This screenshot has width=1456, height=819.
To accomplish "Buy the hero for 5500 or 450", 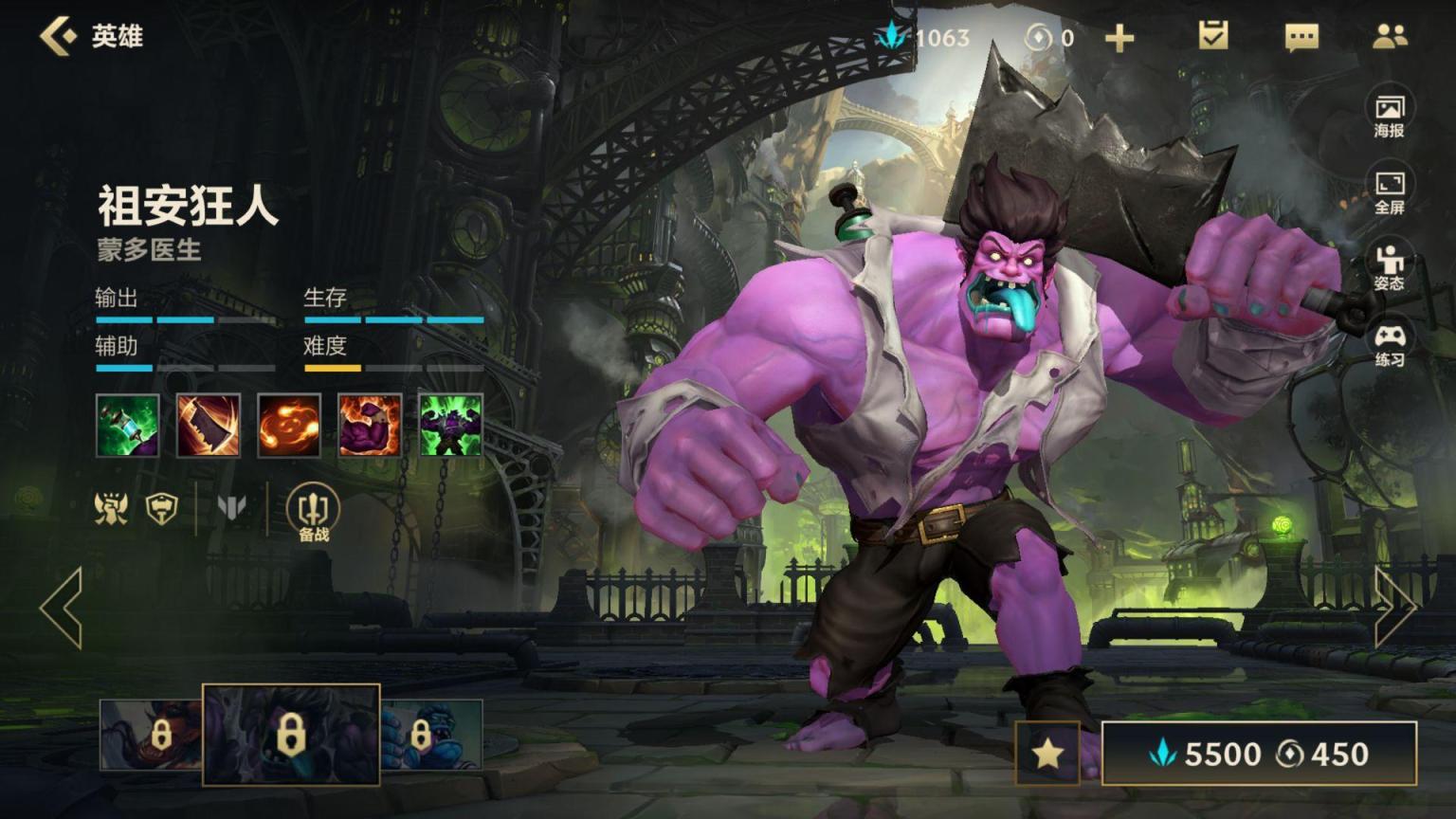I will tap(1259, 754).
